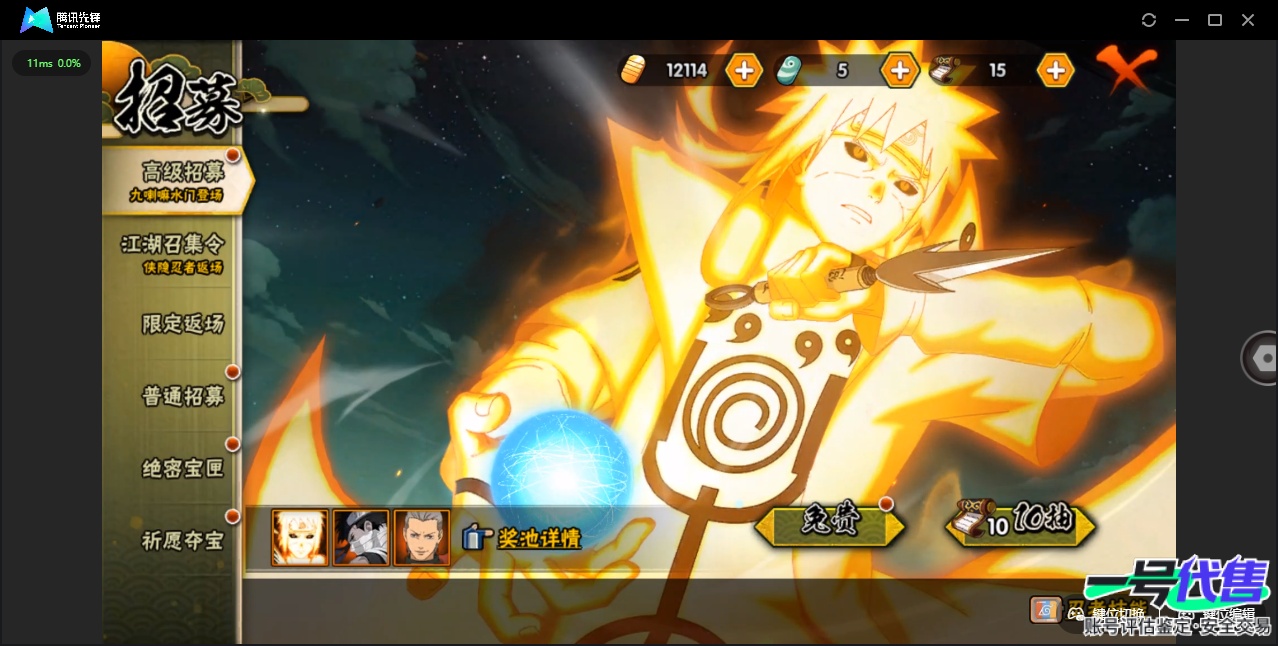Open the 绝密宝匣 tab
The image size is (1278, 646).
[182, 468]
